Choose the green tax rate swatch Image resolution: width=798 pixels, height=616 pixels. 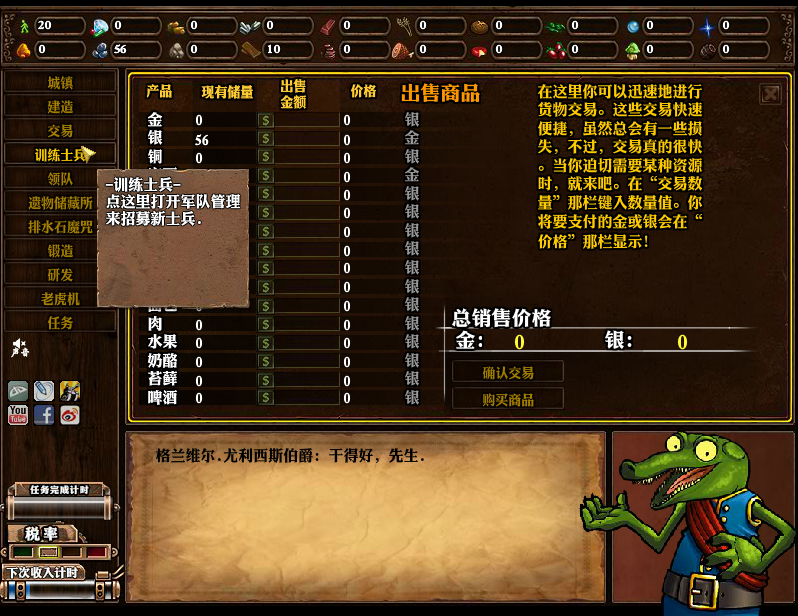(22, 552)
